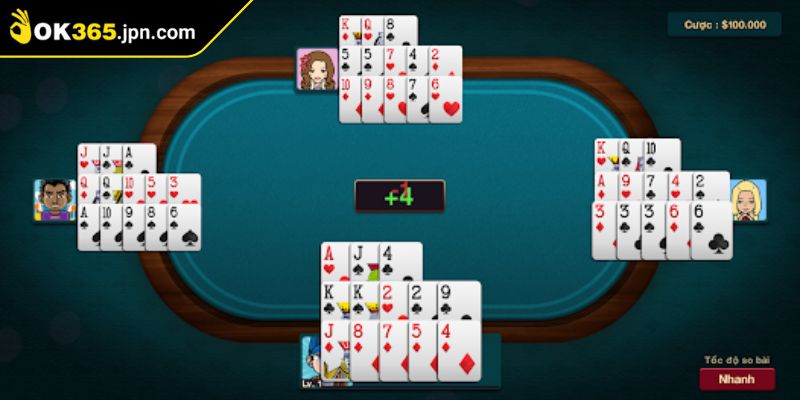
Task: Open the brown-haired woman's avatar at top
Action: tap(315, 69)
